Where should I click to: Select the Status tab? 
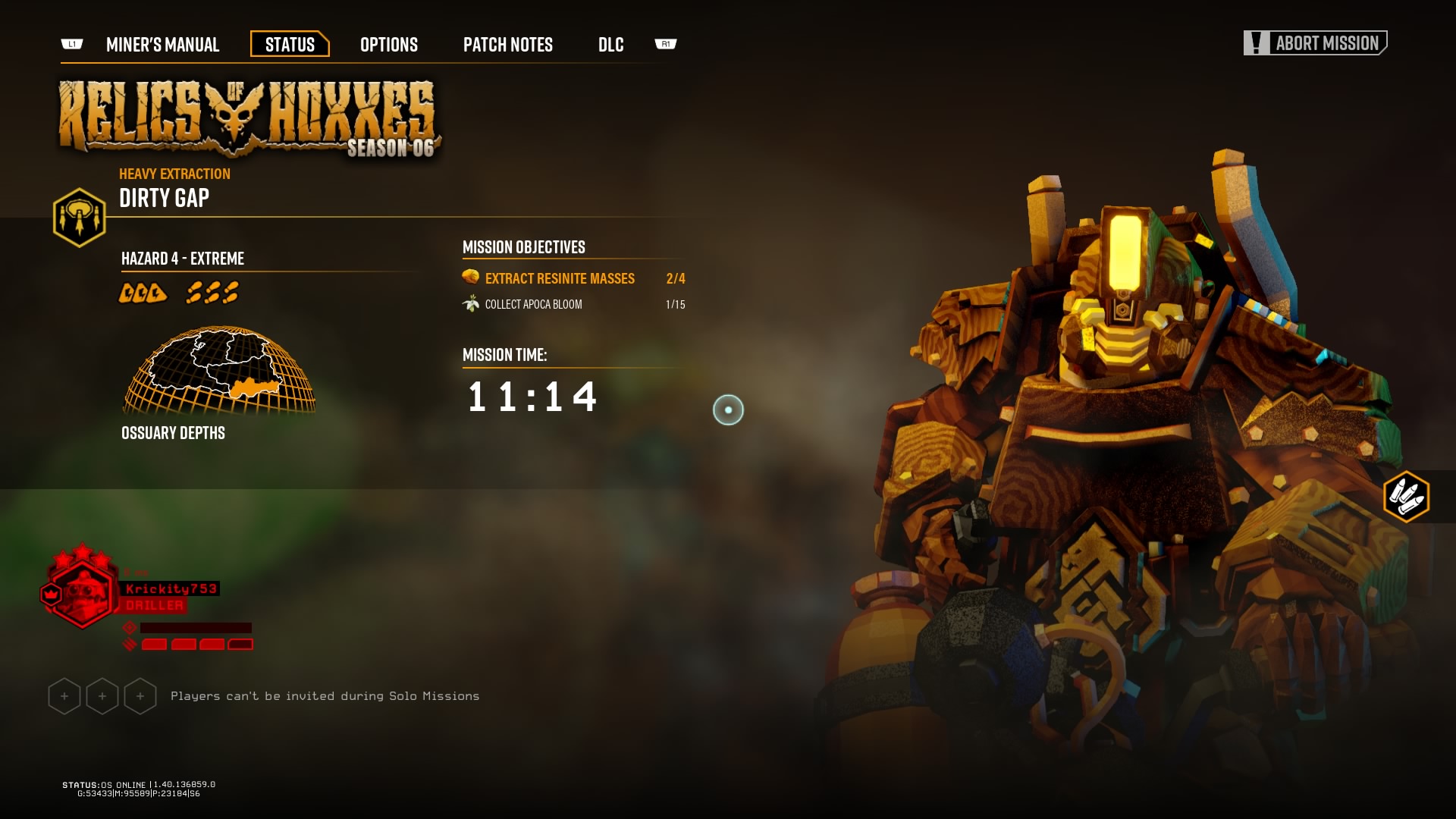[x=290, y=45]
